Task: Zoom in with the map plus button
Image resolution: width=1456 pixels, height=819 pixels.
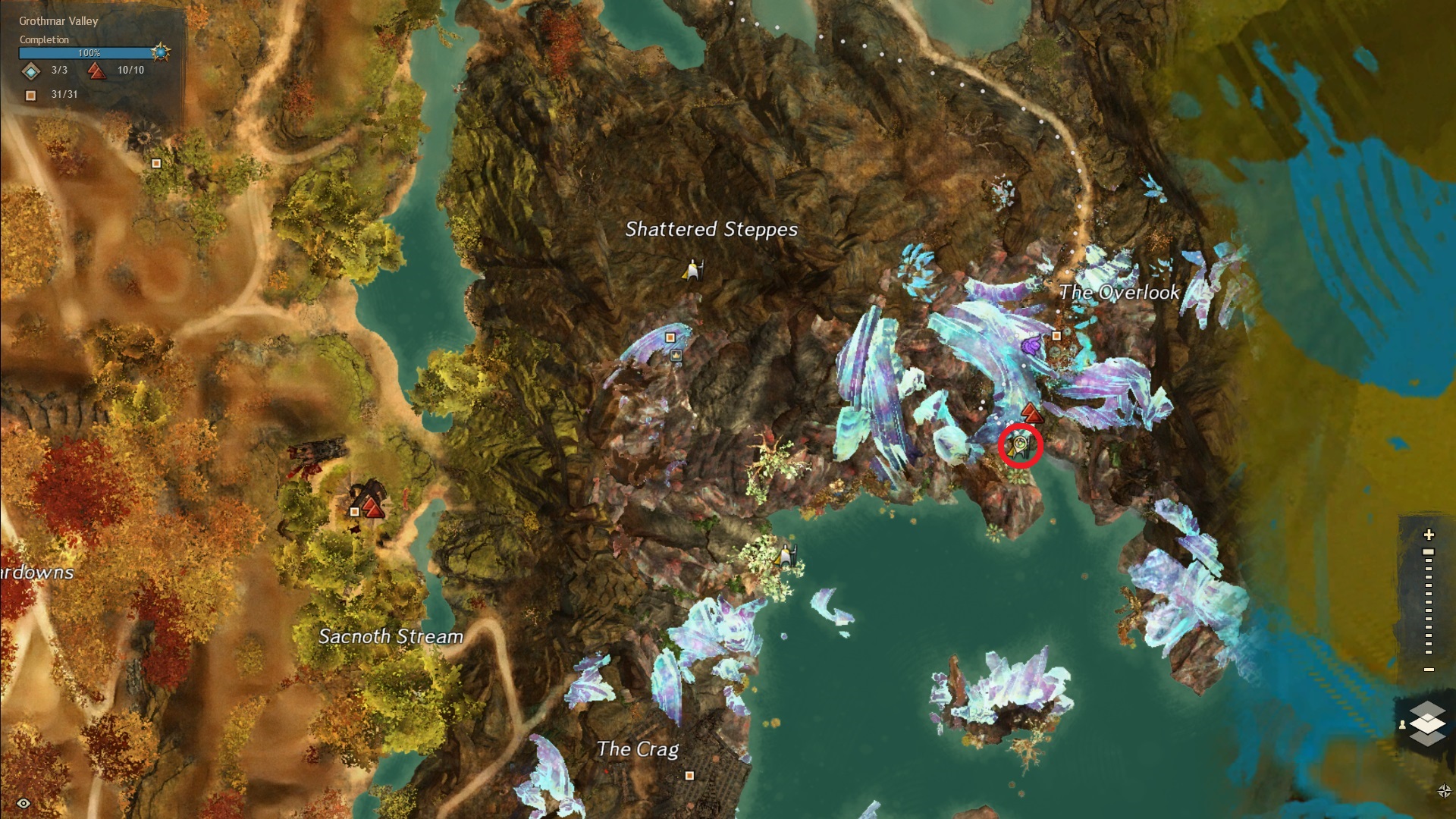Action: point(1429,535)
